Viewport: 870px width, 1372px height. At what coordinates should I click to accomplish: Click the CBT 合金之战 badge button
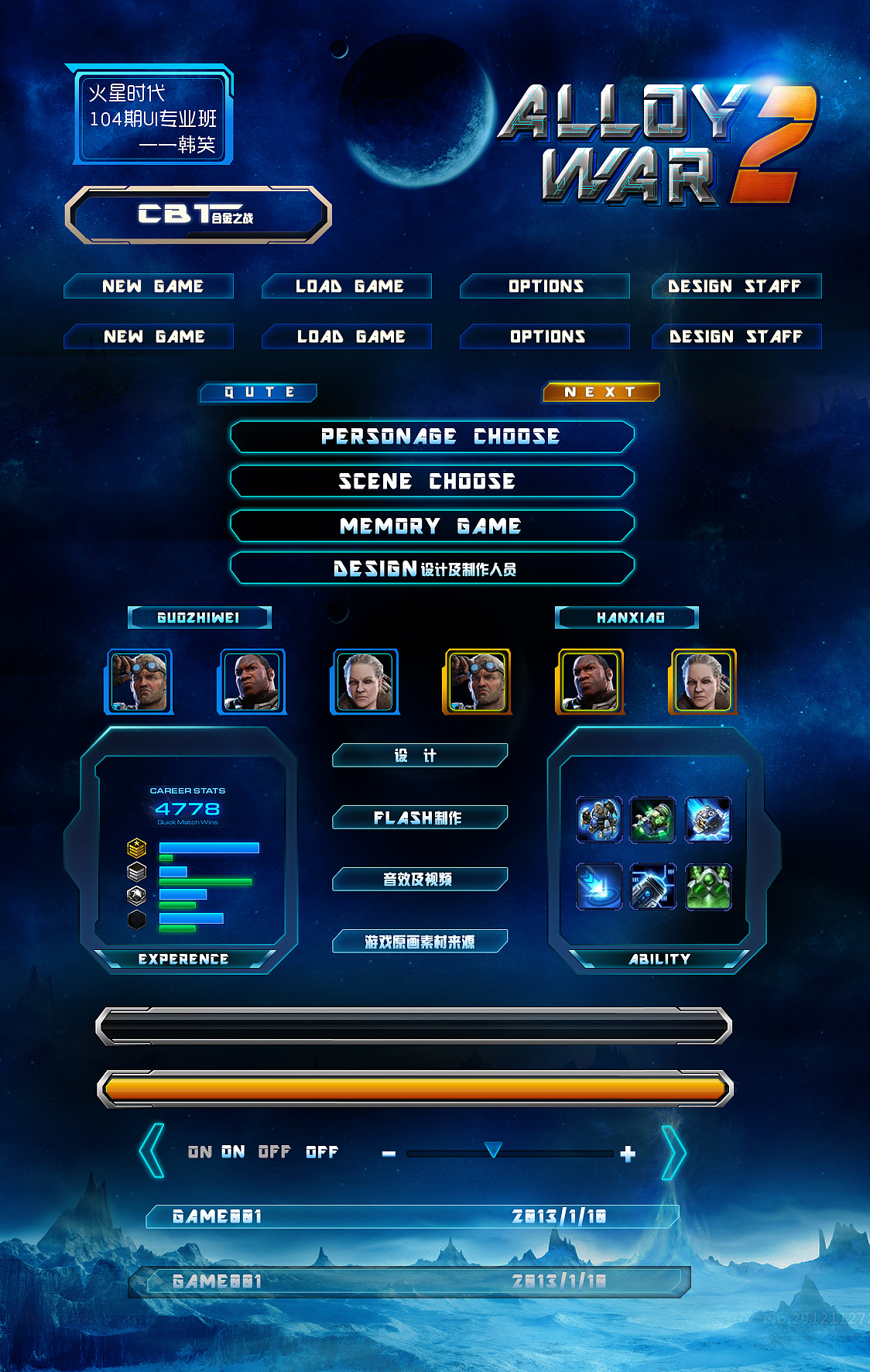[x=198, y=214]
